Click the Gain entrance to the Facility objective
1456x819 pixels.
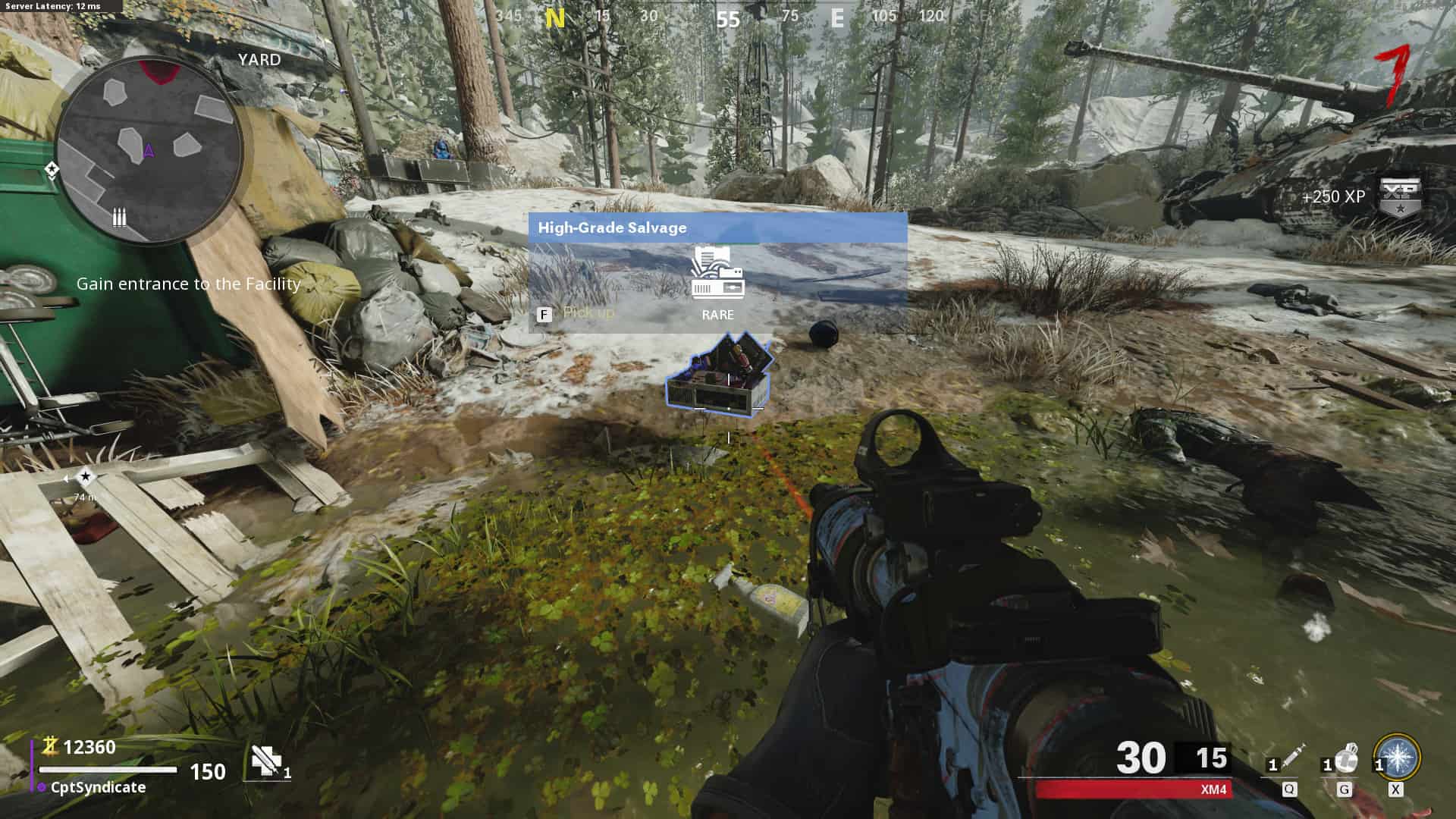tap(189, 284)
